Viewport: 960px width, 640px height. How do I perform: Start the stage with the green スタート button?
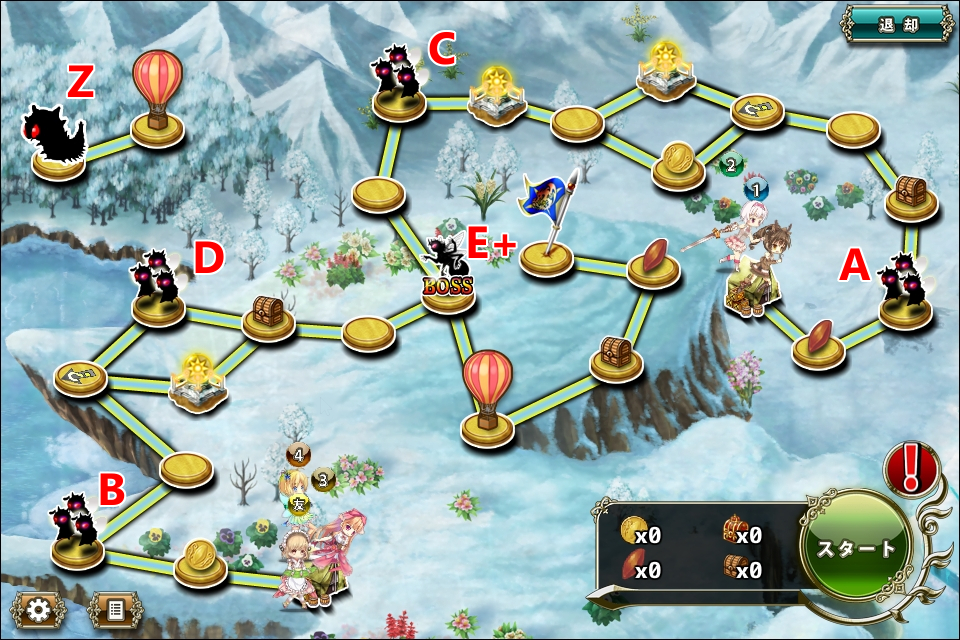(856, 548)
